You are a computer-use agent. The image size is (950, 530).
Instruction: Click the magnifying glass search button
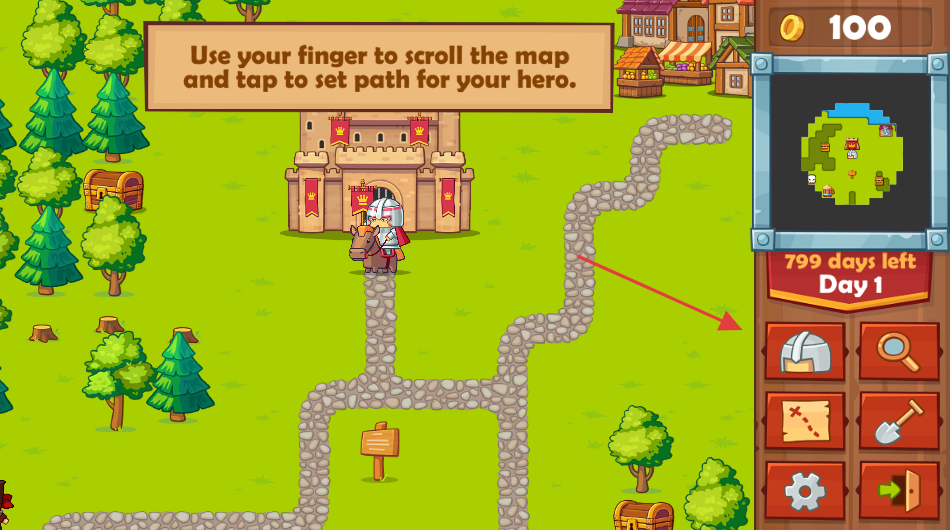(x=899, y=351)
